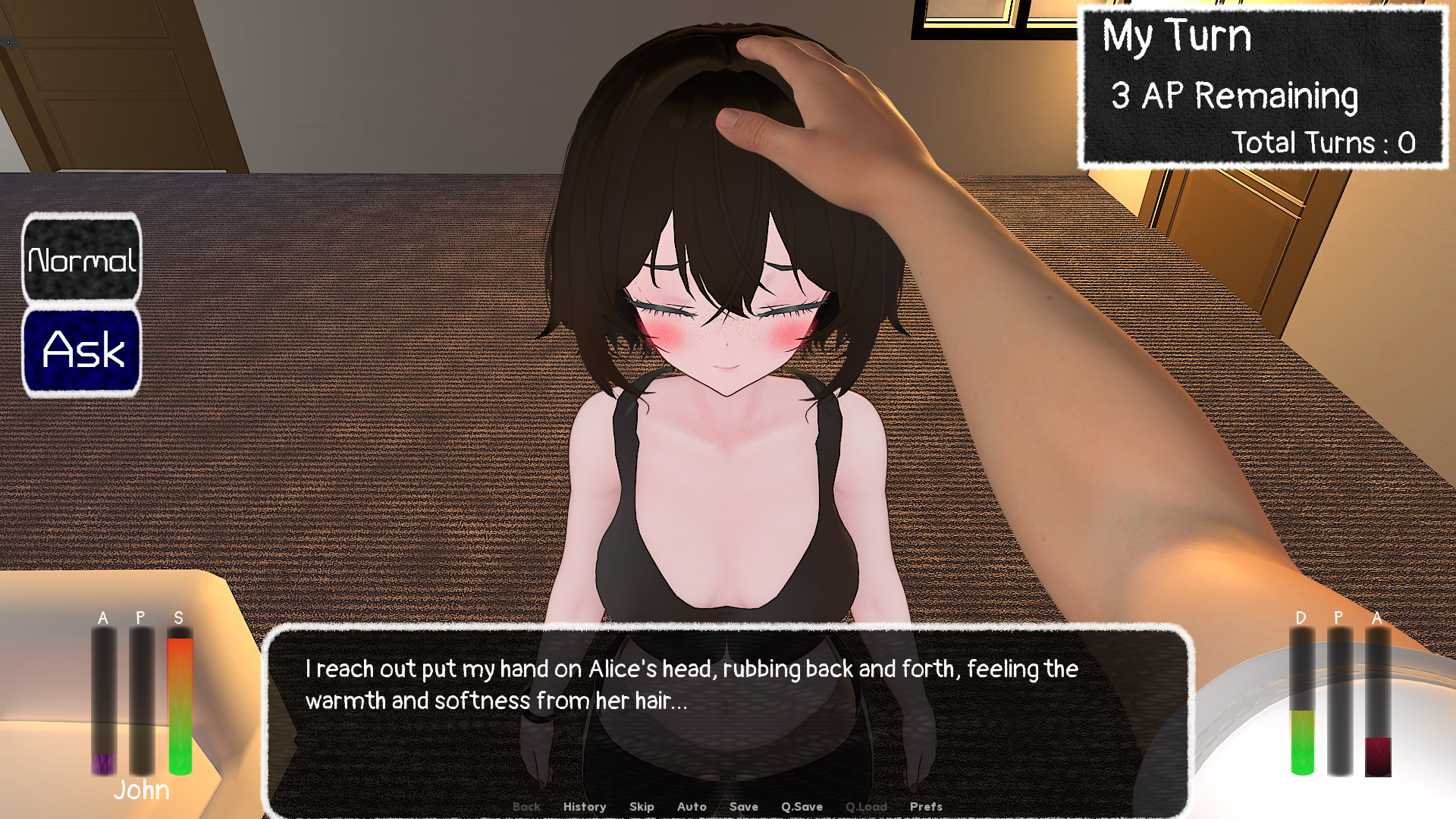1456x819 pixels.
Task: Choose the blue Ask button
Action: [82, 350]
